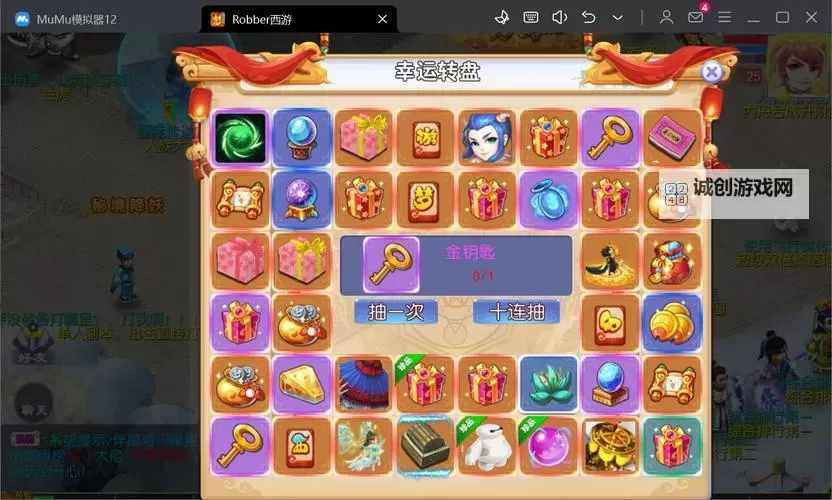The width and height of the screenshot is (832, 500).
Task: Pick the pink orb prize
Action: (549, 445)
